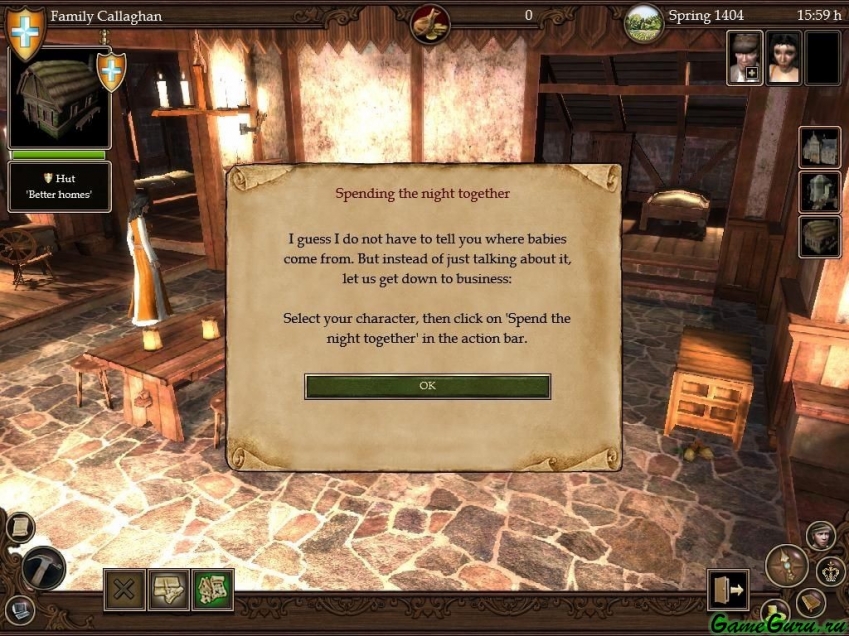Select the thatched-roof hut building thumbnail
Viewport: 849px width, 636px height.
coord(819,237)
